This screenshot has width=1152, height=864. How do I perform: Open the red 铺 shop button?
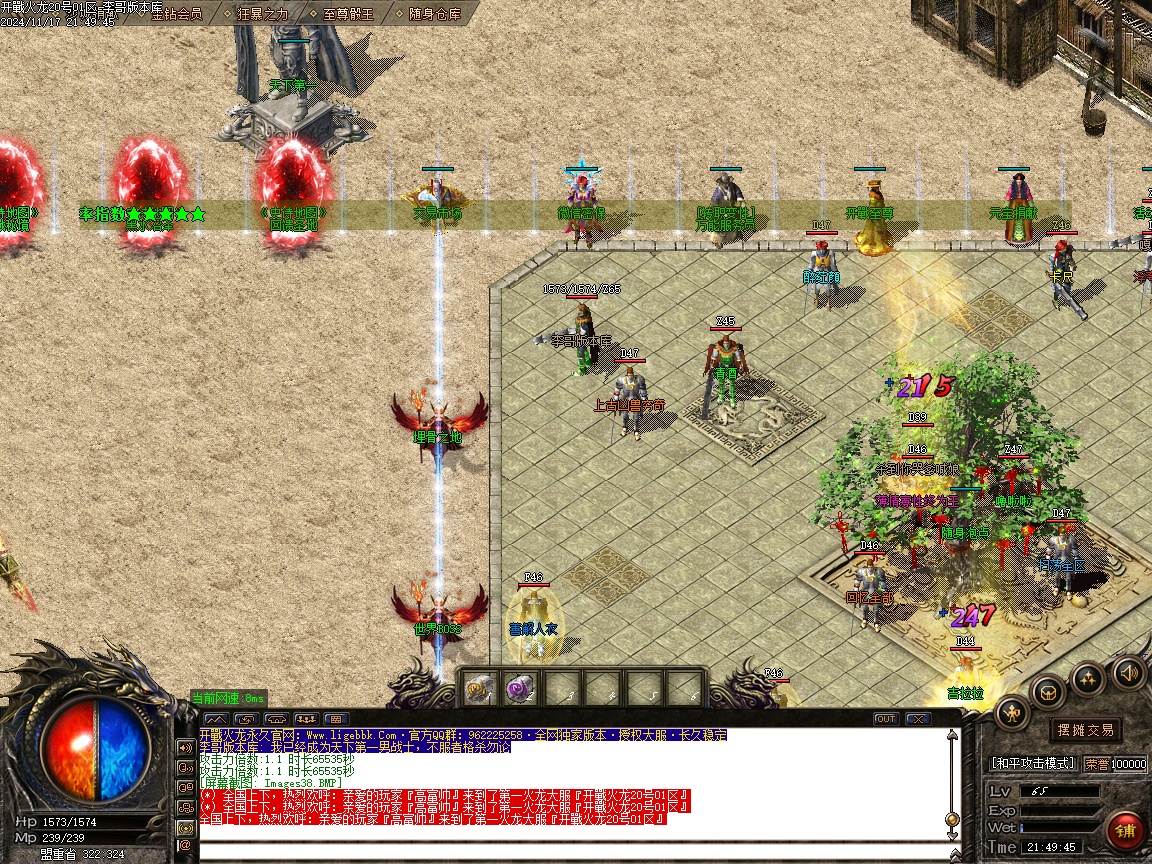click(x=1126, y=830)
